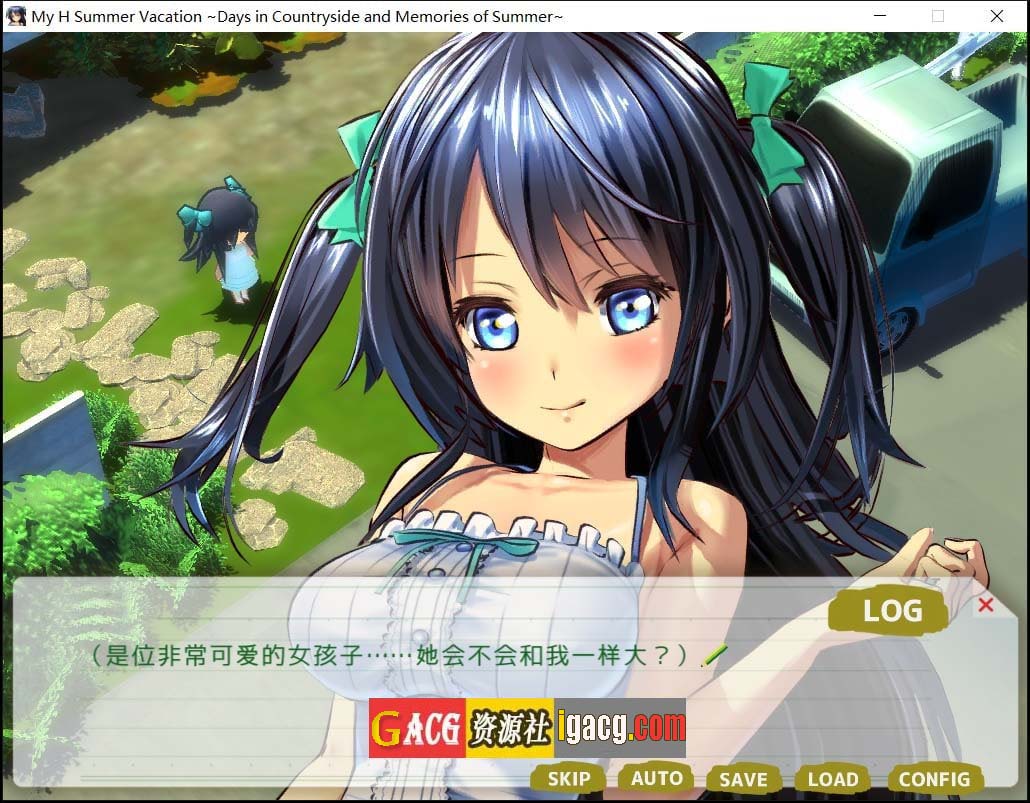Open the LOG dialogue history
The width and height of the screenshot is (1030, 803).
click(891, 610)
